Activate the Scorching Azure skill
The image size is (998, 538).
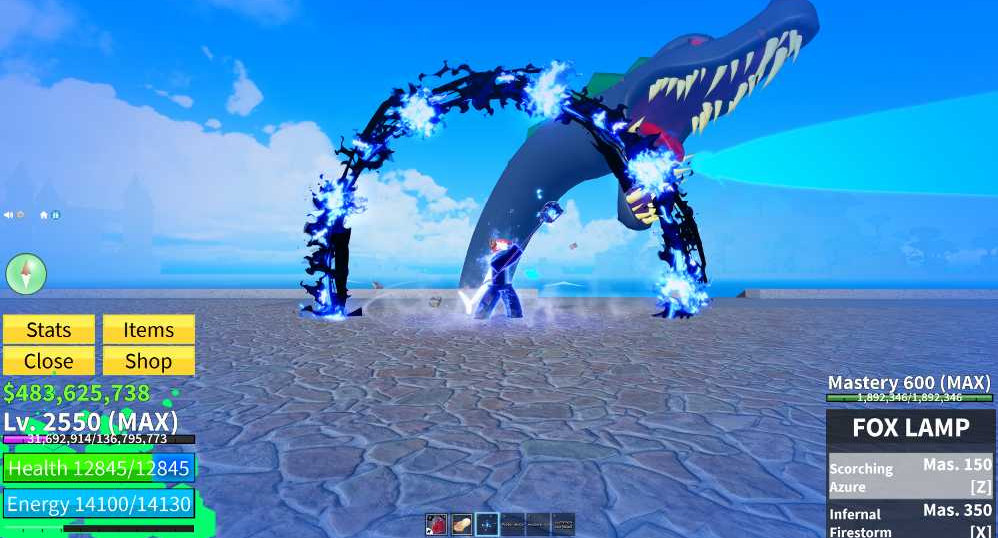[x=910, y=476]
